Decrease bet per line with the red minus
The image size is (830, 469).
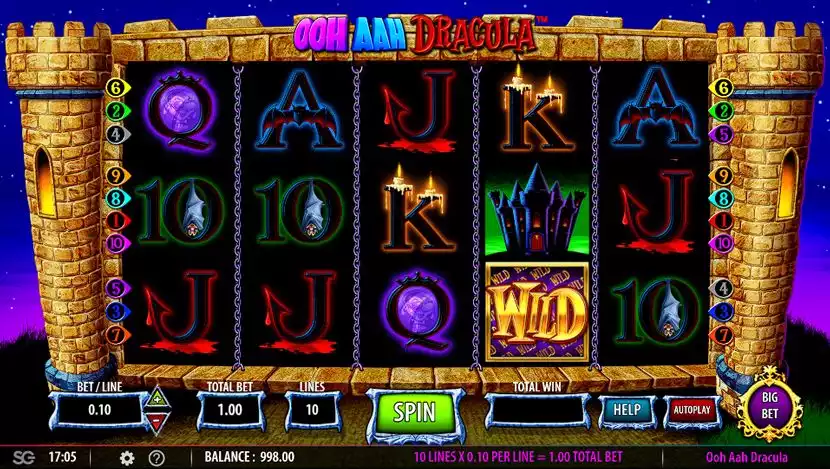156,421
